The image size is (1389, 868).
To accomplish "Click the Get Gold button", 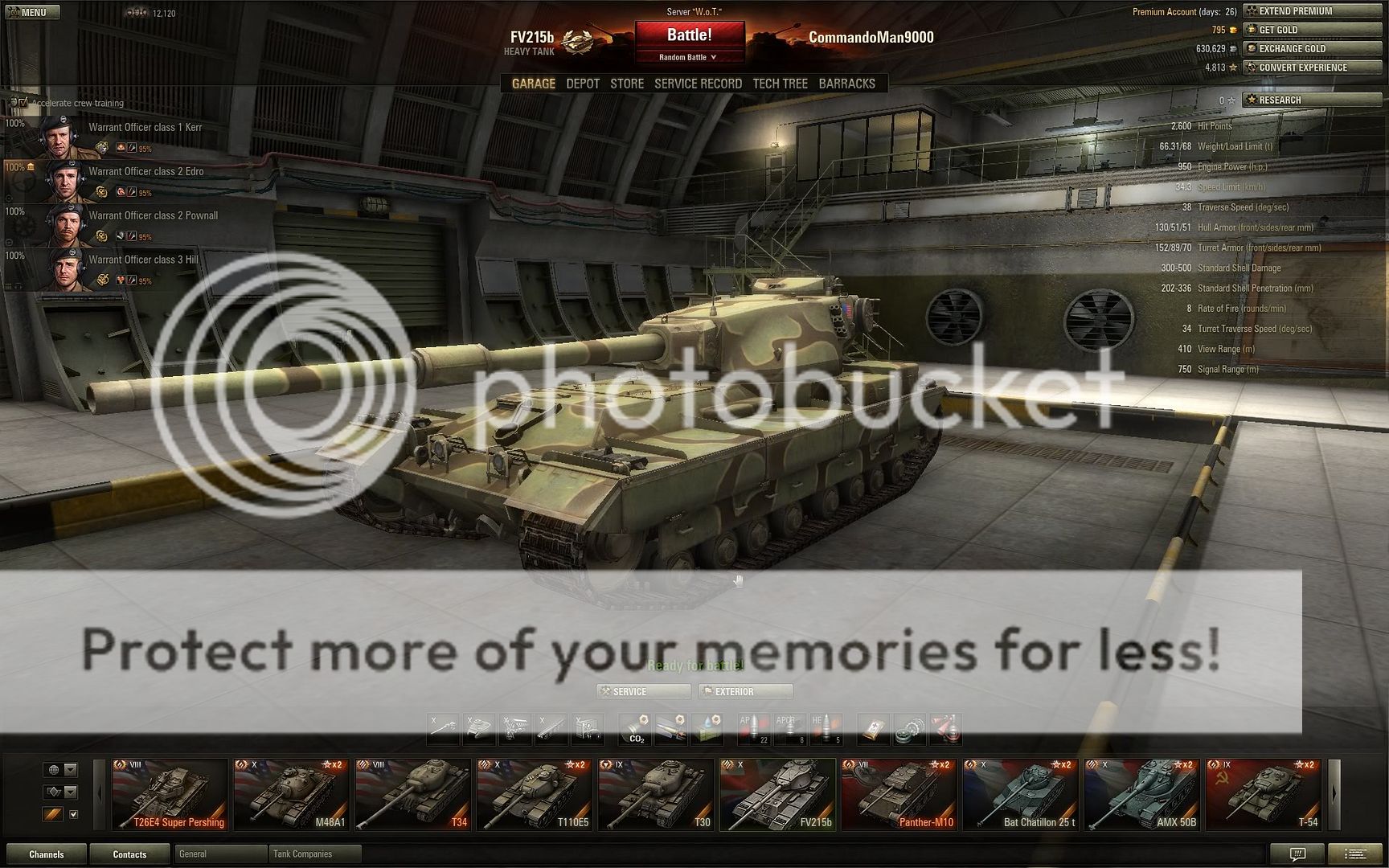I will point(1312,30).
